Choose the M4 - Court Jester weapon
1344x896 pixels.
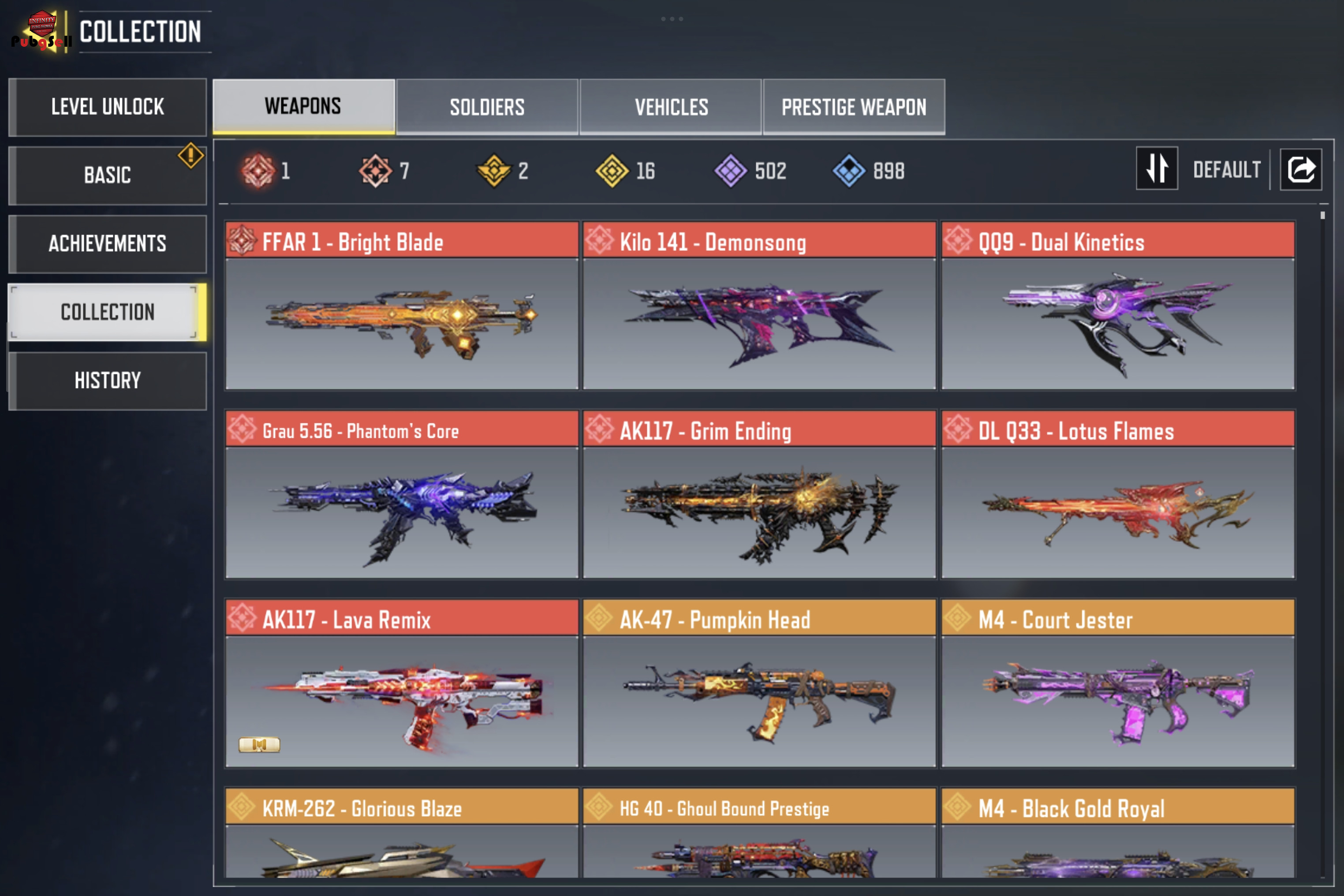pyautogui.click(x=1118, y=683)
